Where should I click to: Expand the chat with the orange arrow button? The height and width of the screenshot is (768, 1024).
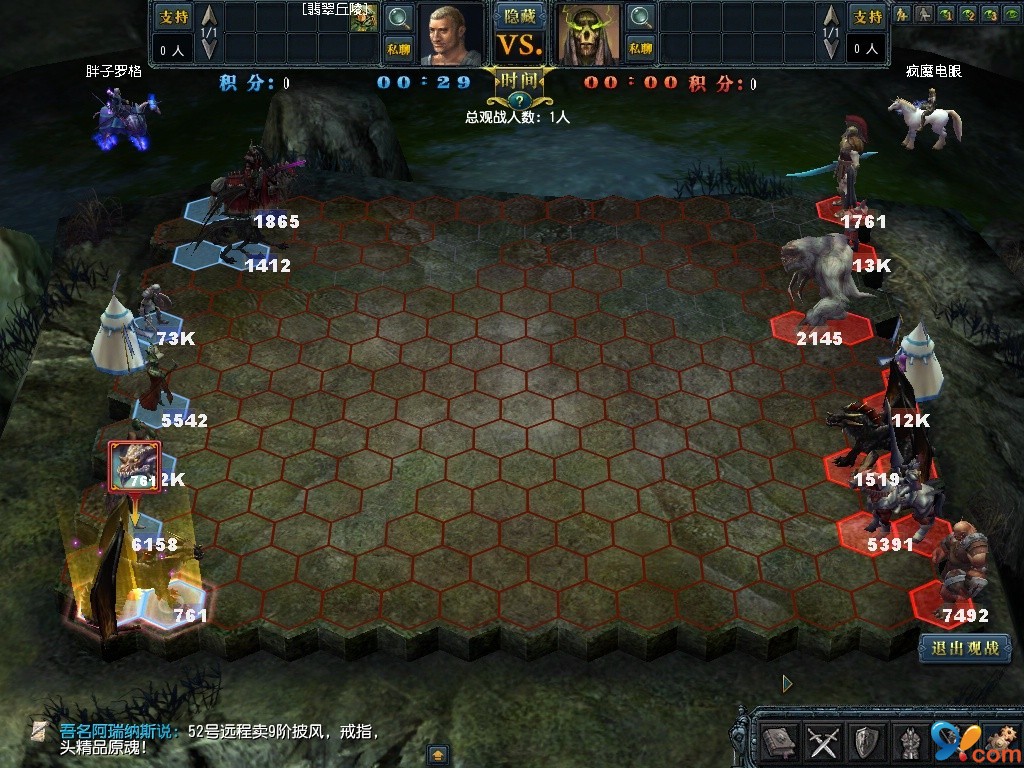[437, 754]
